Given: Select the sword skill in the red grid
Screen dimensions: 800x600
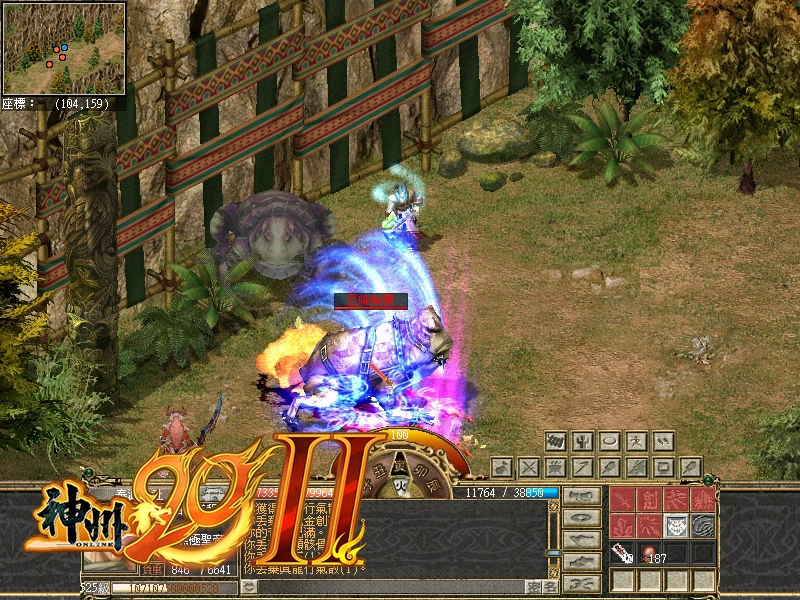Looking at the screenshot, I should [623, 501].
